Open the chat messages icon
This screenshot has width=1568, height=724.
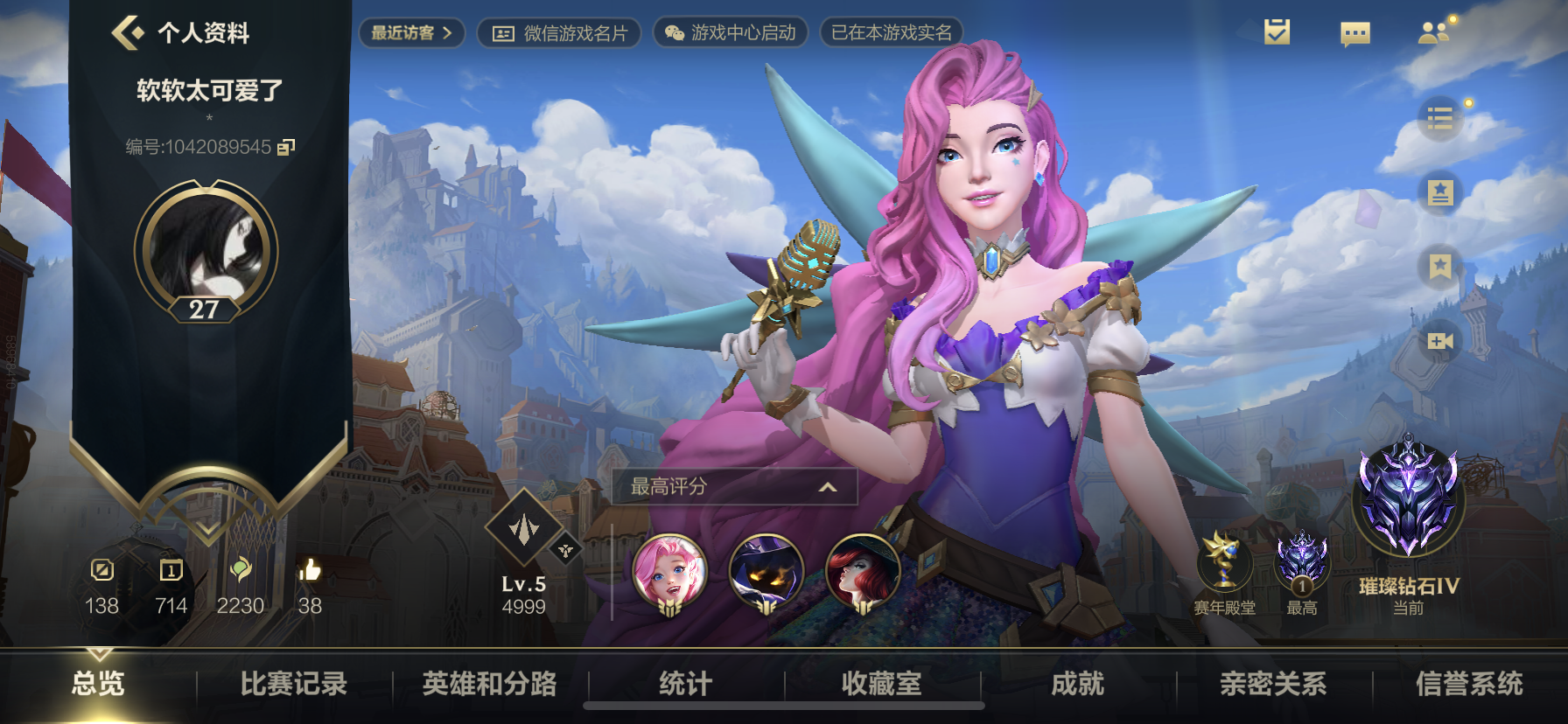(x=1355, y=31)
